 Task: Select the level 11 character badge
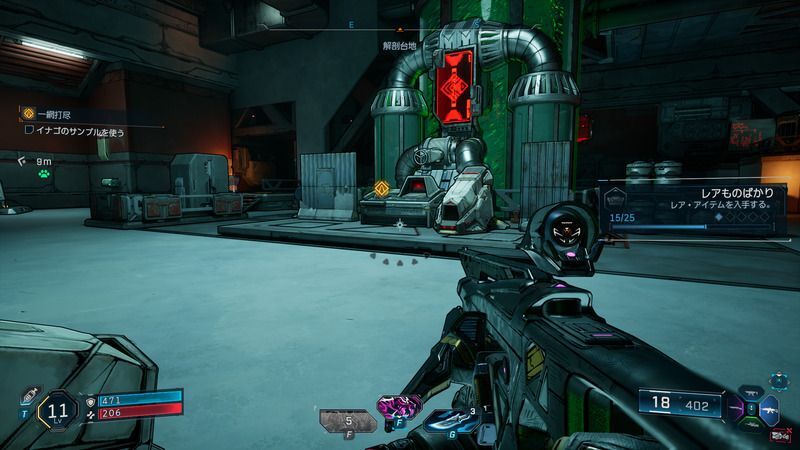click(x=57, y=410)
